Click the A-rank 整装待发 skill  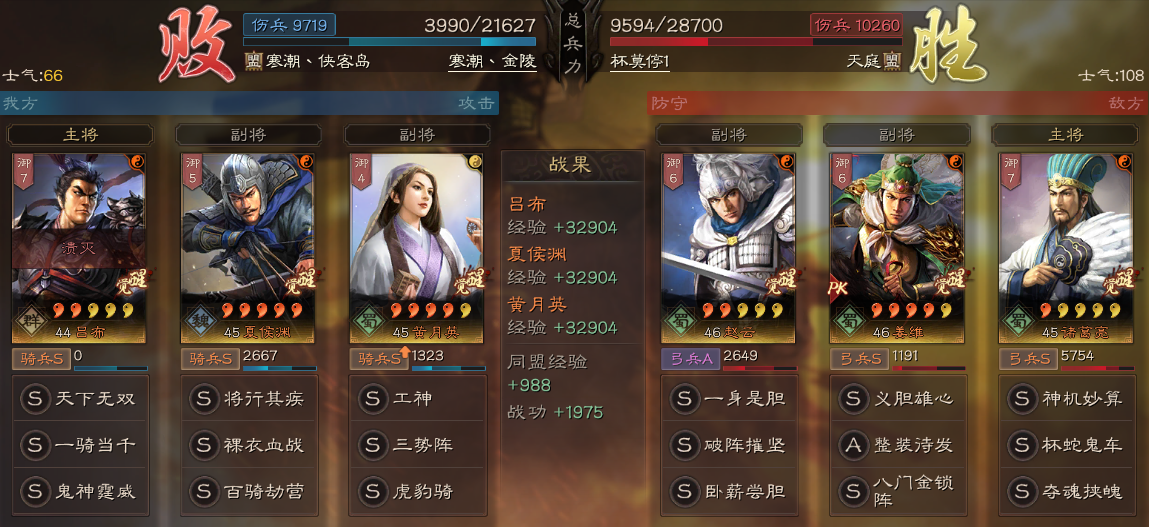click(897, 445)
